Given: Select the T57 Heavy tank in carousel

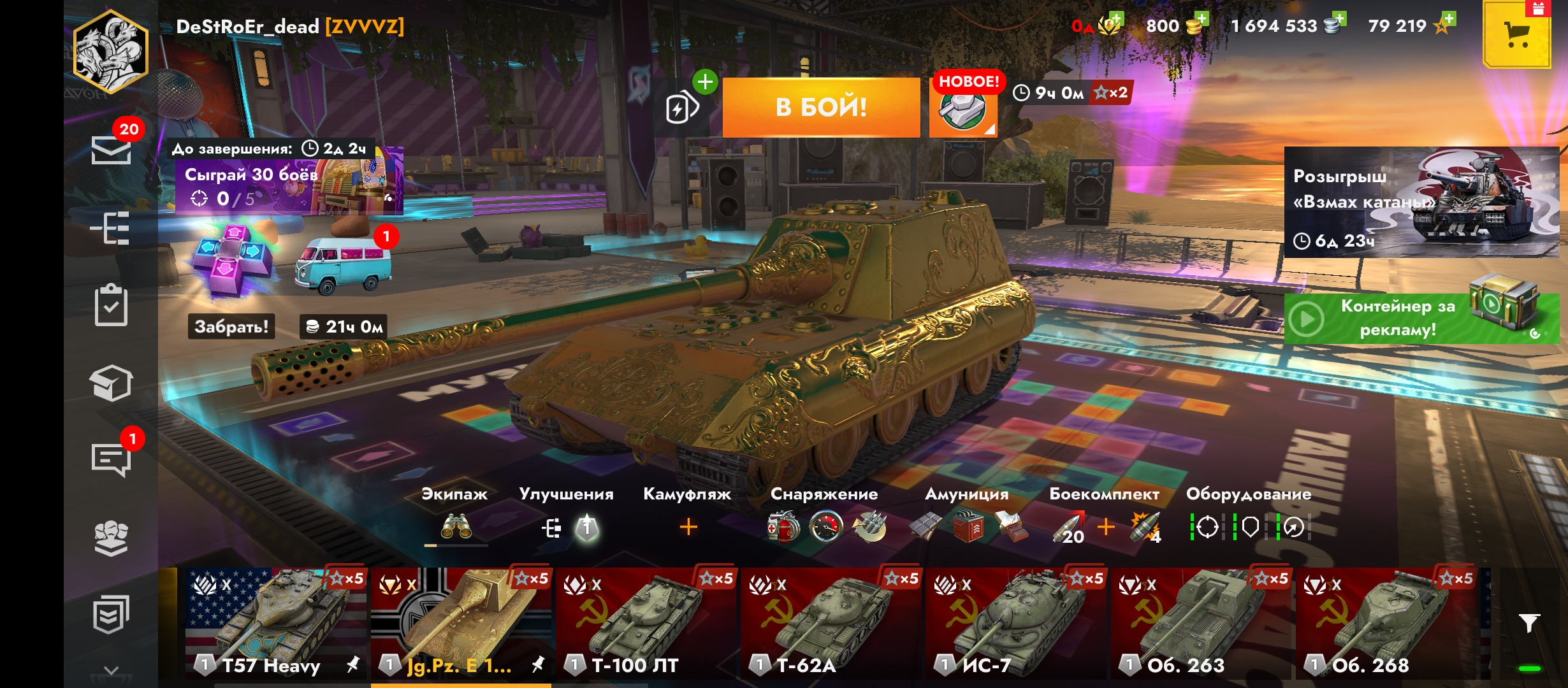Looking at the screenshot, I should (275, 623).
